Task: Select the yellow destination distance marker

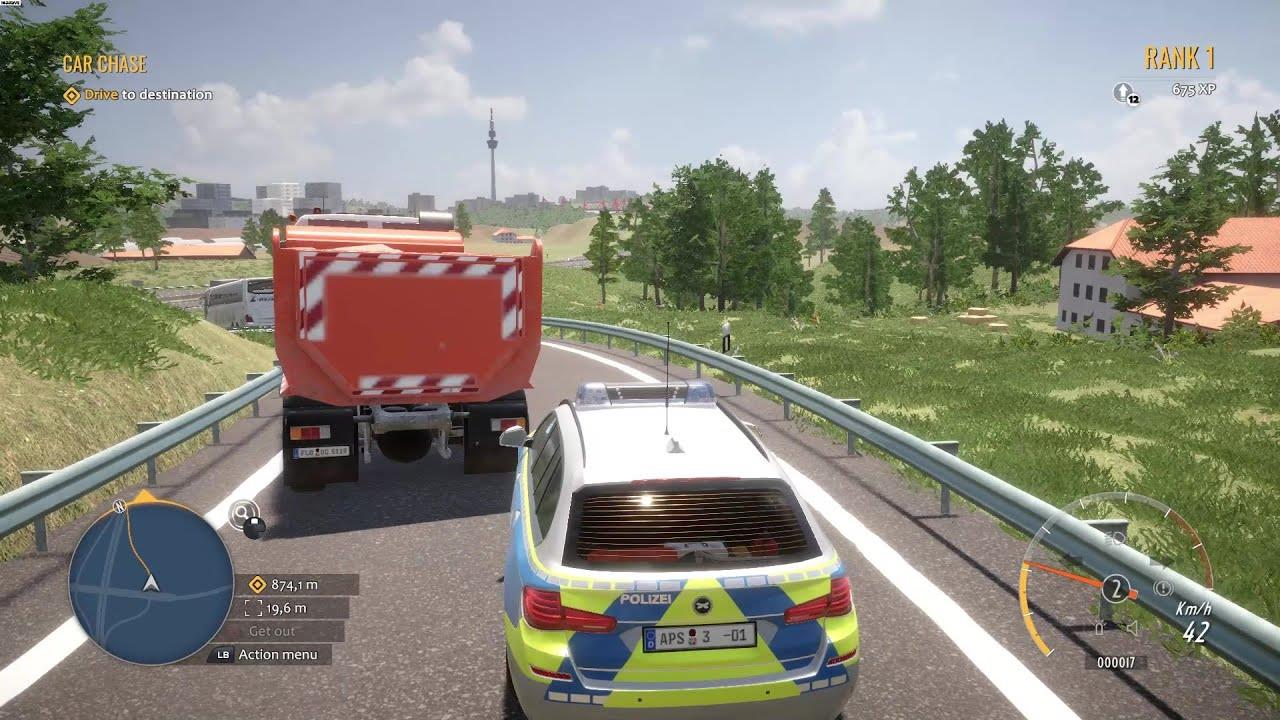Action: click(x=257, y=585)
